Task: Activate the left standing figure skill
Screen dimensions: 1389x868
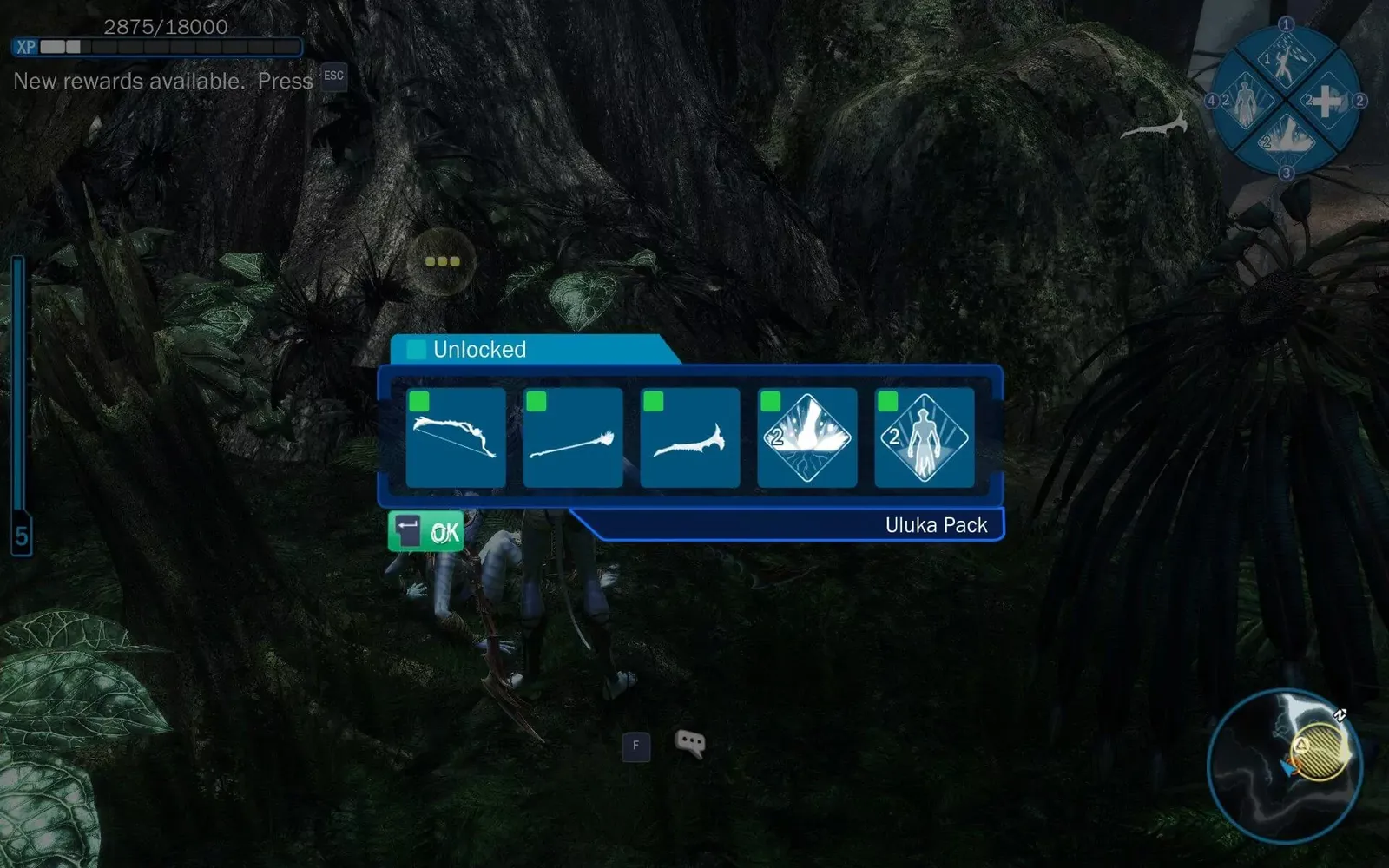Action: 1246,101
